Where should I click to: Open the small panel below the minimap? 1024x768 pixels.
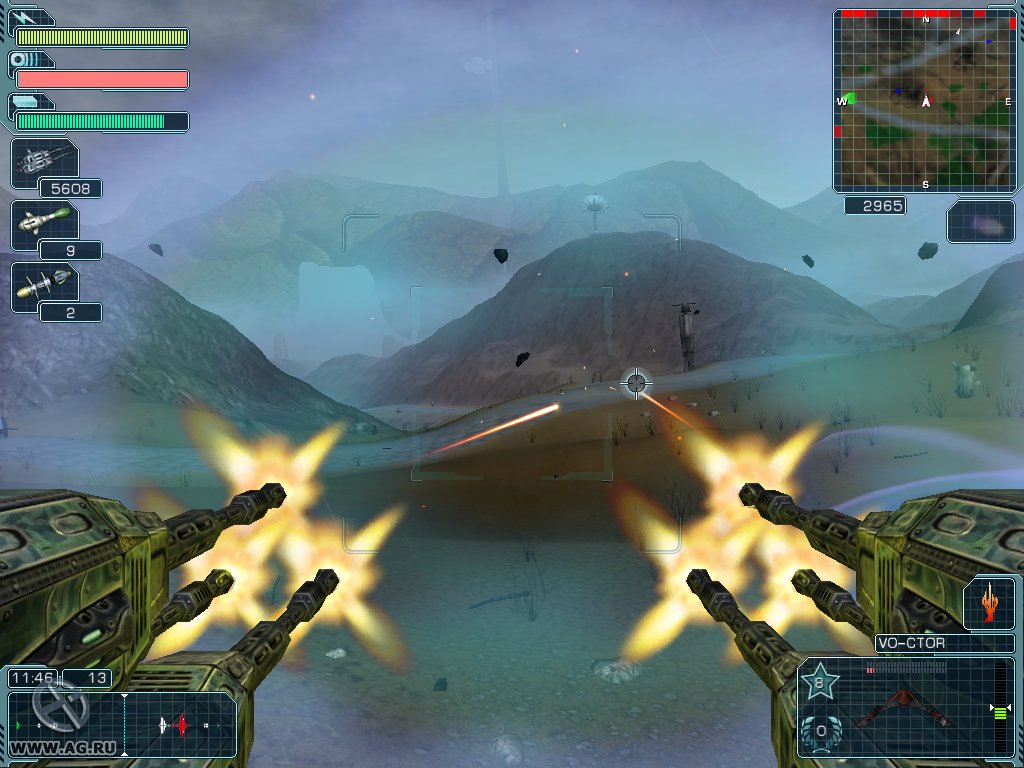[x=980, y=221]
